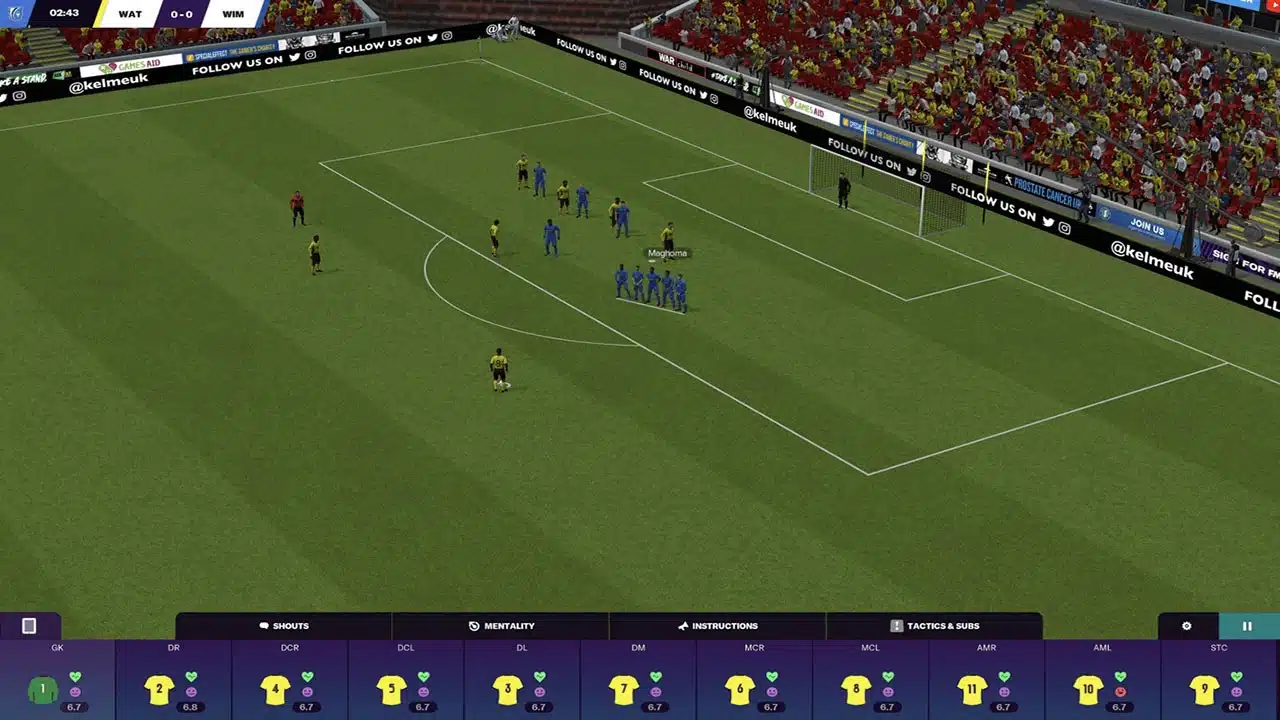Check the STC striker's morale face icon
Image resolution: width=1280 pixels, height=720 pixels.
(x=1235, y=690)
